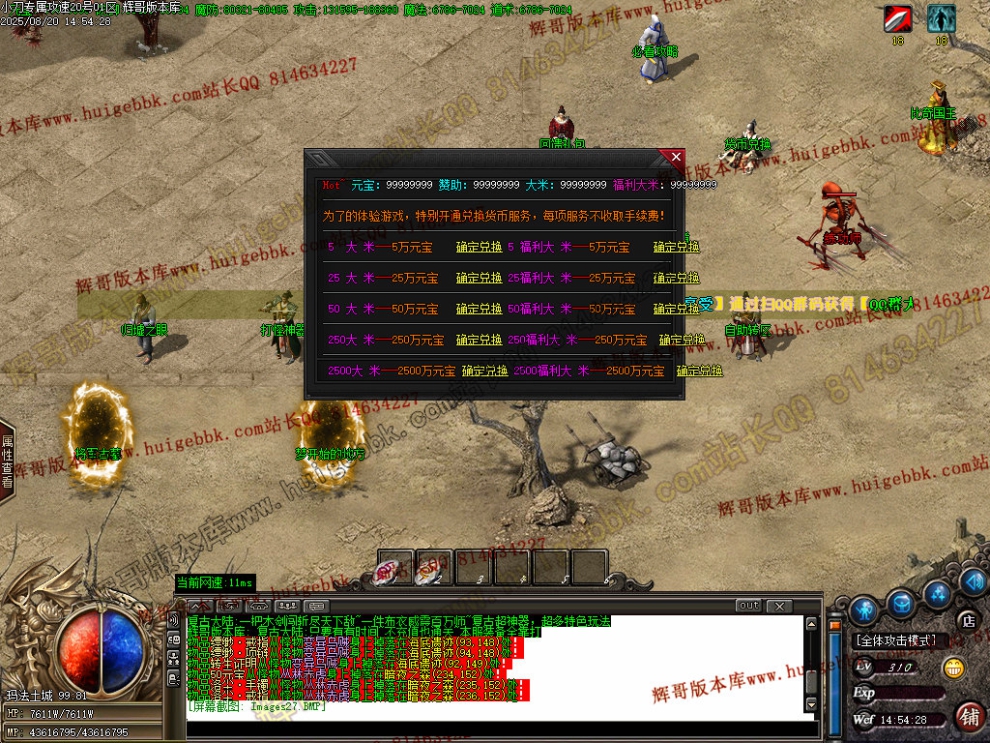990x743 pixels.
Task: Open the 属性查看 attribute side tab
Action: click(7, 461)
